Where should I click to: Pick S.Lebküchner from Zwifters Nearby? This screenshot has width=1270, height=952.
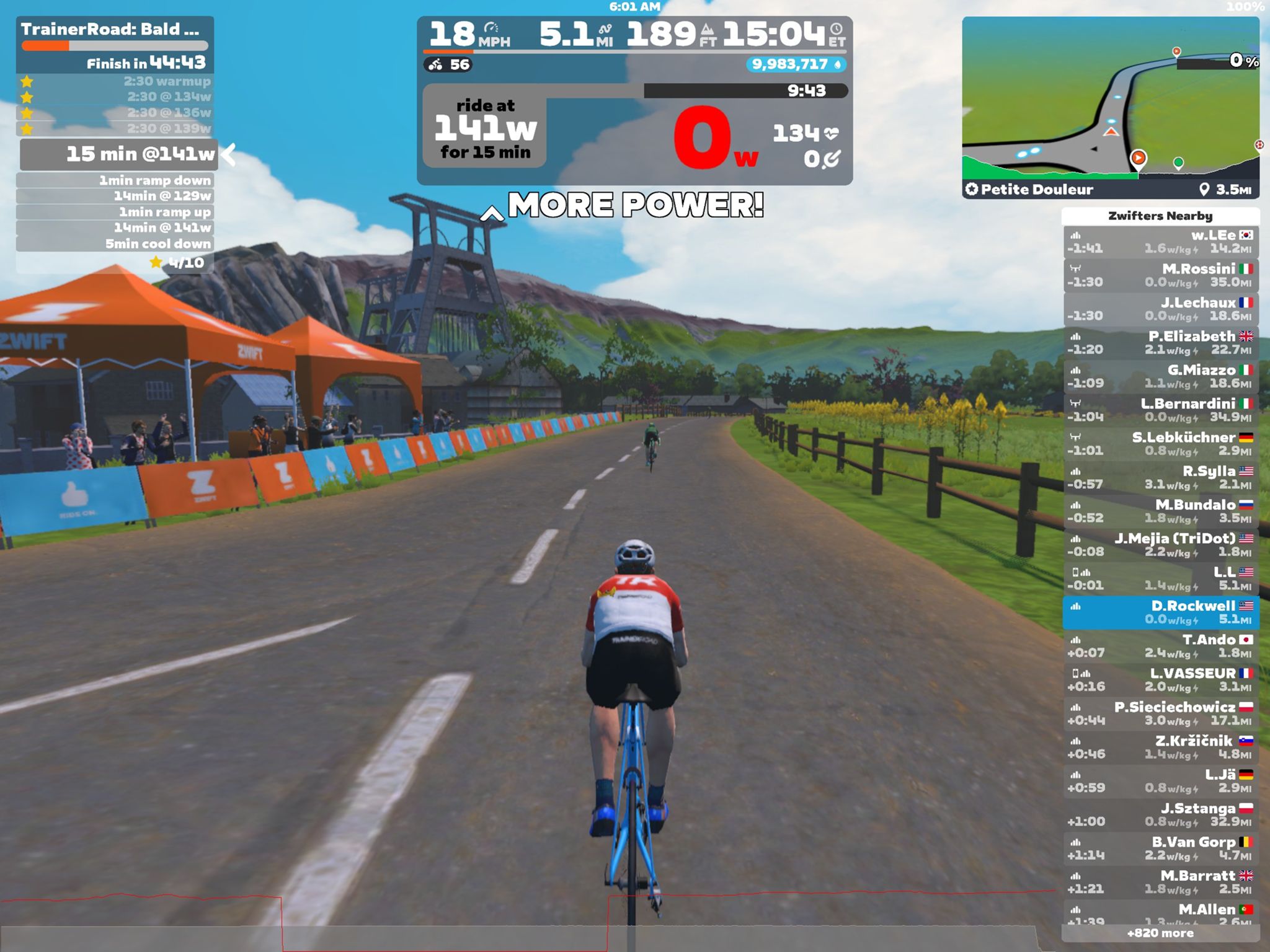click(x=1160, y=444)
